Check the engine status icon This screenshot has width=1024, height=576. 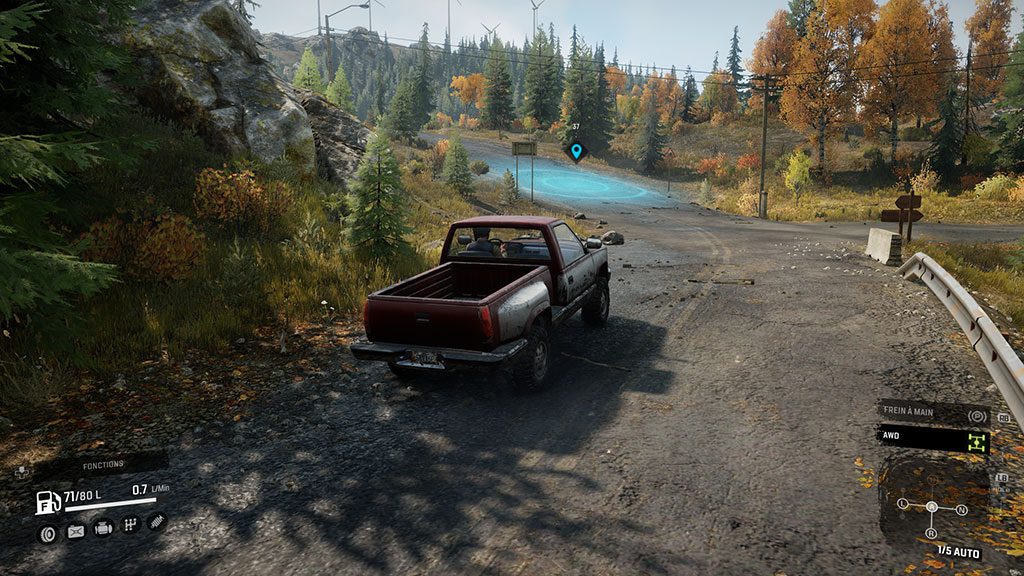103,528
